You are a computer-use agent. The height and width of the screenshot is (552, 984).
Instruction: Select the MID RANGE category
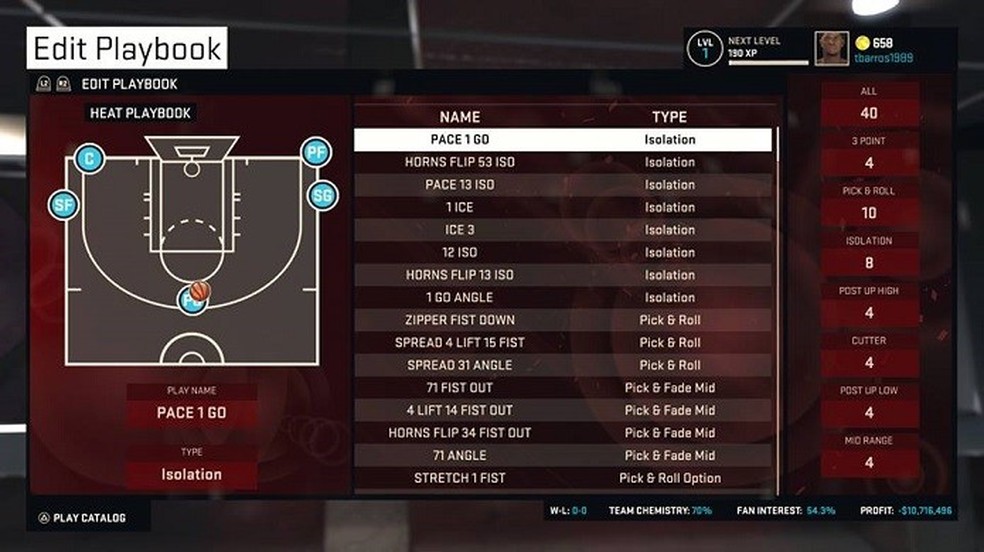(x=869, y=454)
